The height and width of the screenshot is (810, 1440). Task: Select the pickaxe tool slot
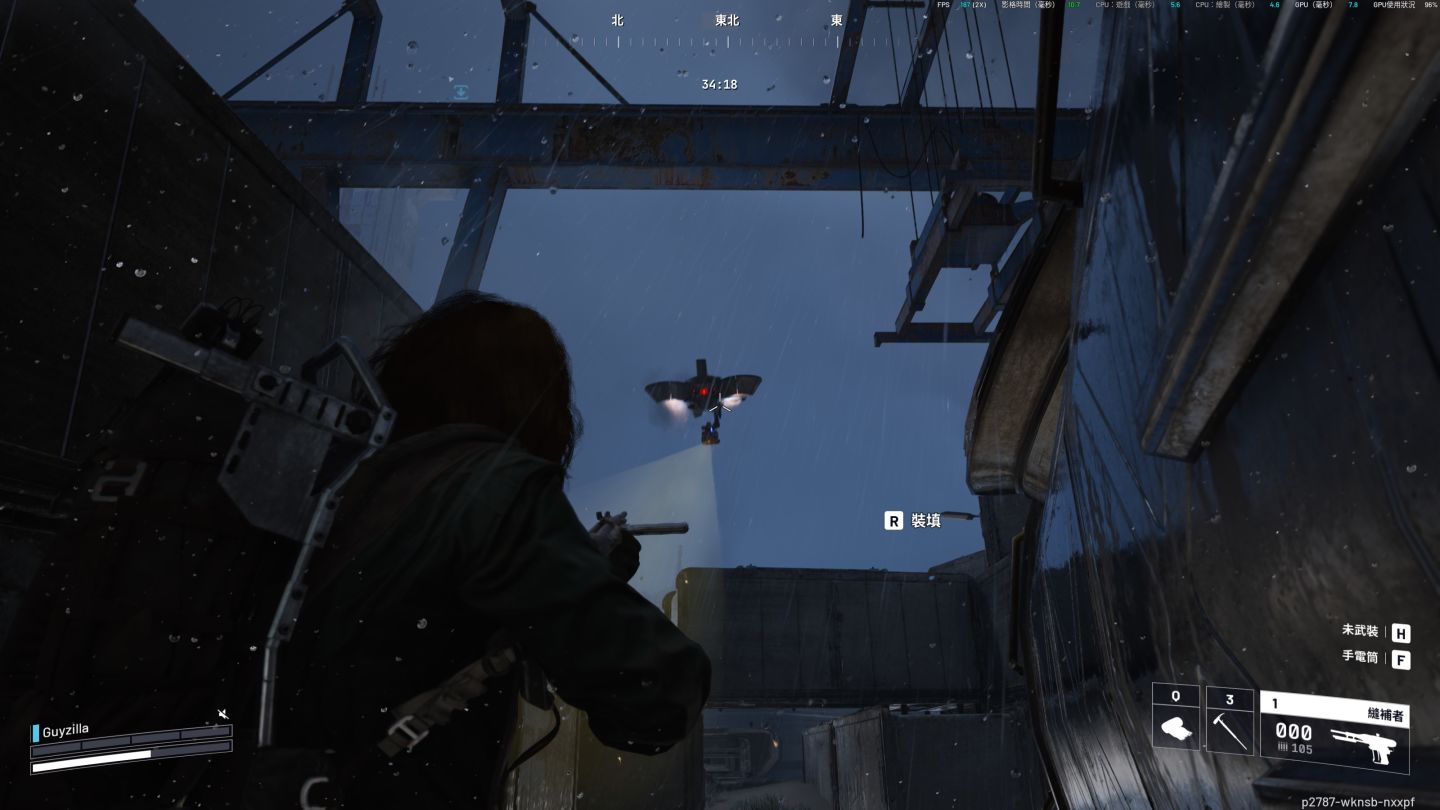pyautogui.click(x=1230, y=719)
